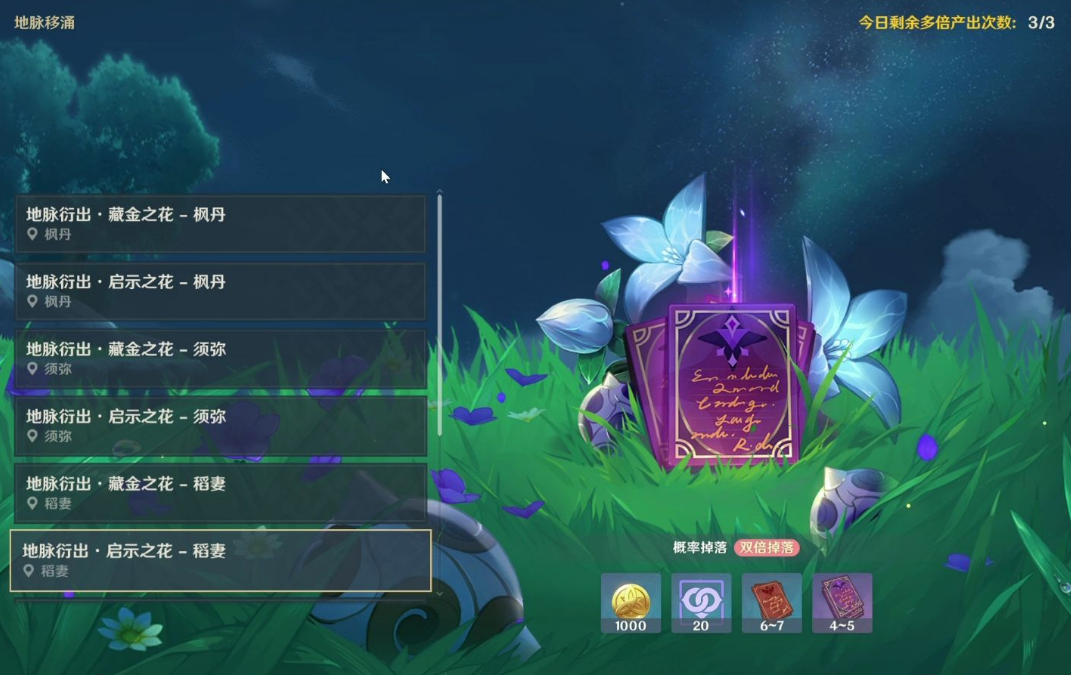1071x675 pixels.
Task: Open 启示之花 – 须弥 list row
Action: pos(220,425)
